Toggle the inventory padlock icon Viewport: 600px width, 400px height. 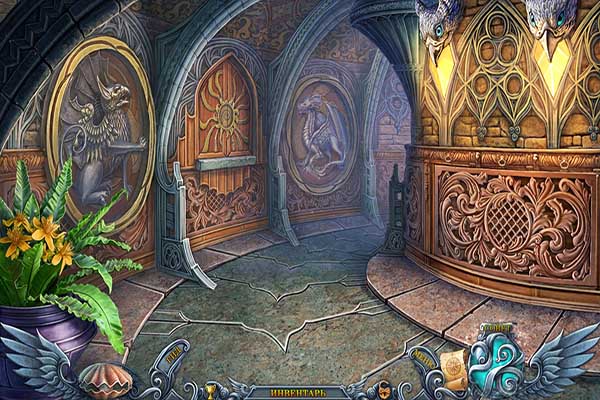pyautogui.click(x=383, y=391)
